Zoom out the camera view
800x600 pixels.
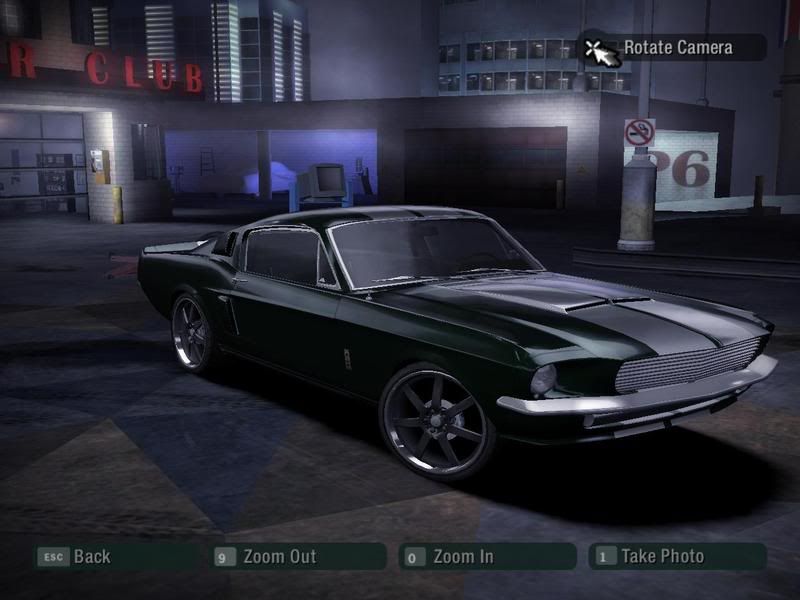(x=278, y=557)
